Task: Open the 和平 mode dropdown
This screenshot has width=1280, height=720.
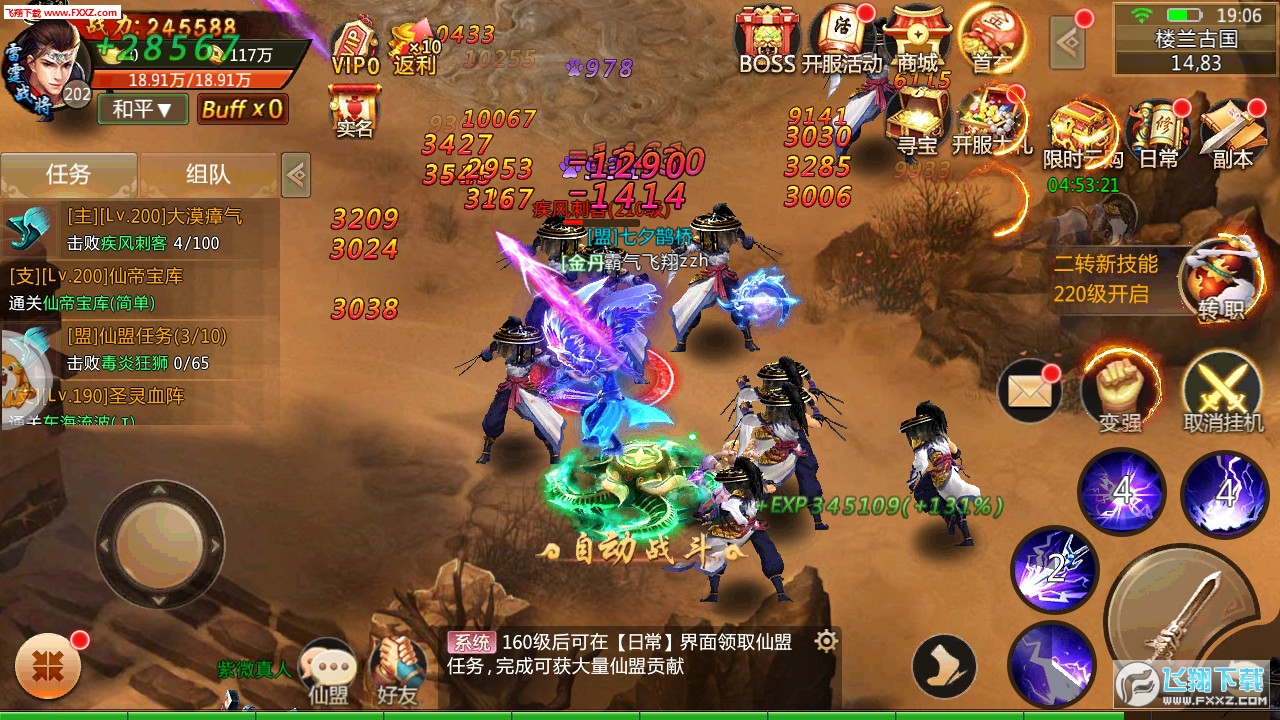Action: (x=140, y=112)
